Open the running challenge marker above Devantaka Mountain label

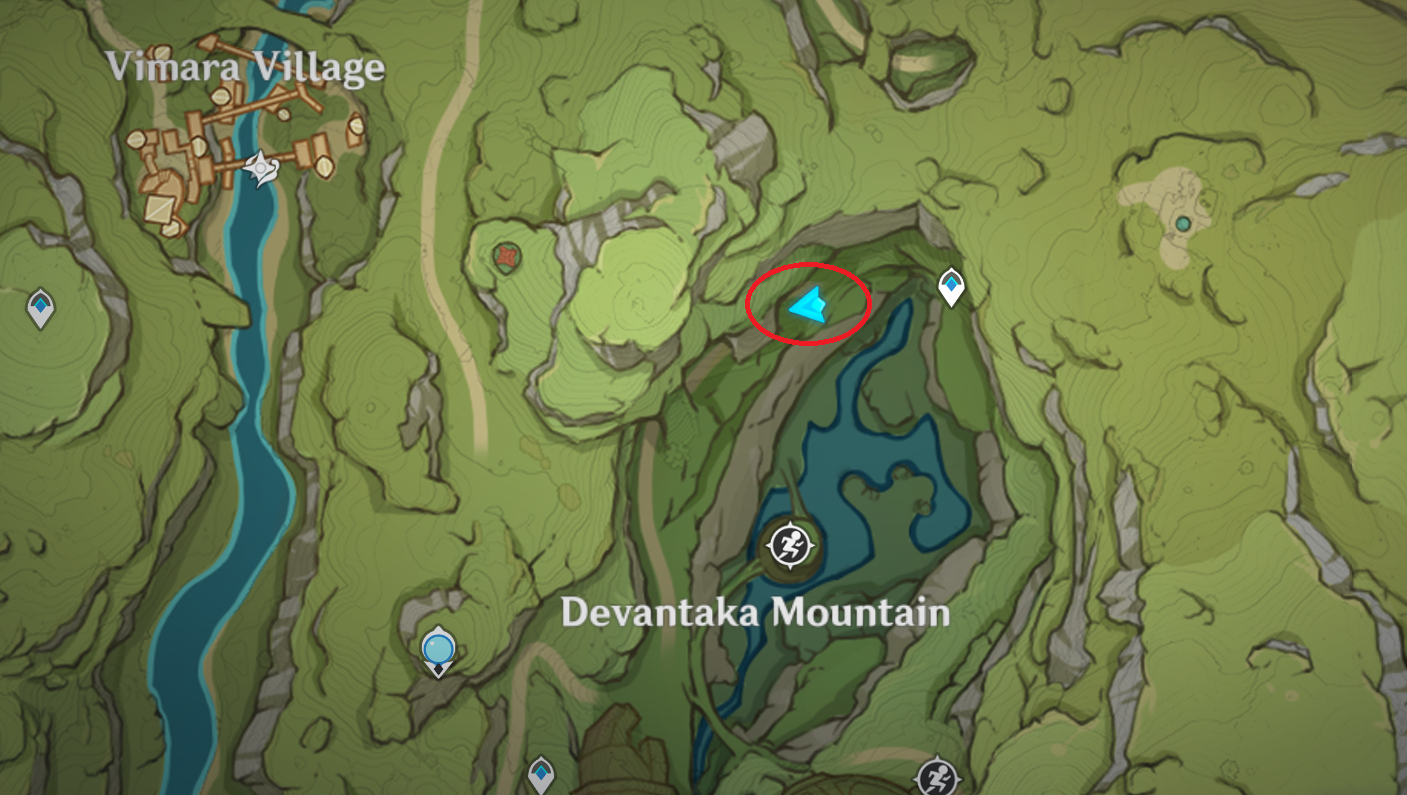click(x=792, y=546)
